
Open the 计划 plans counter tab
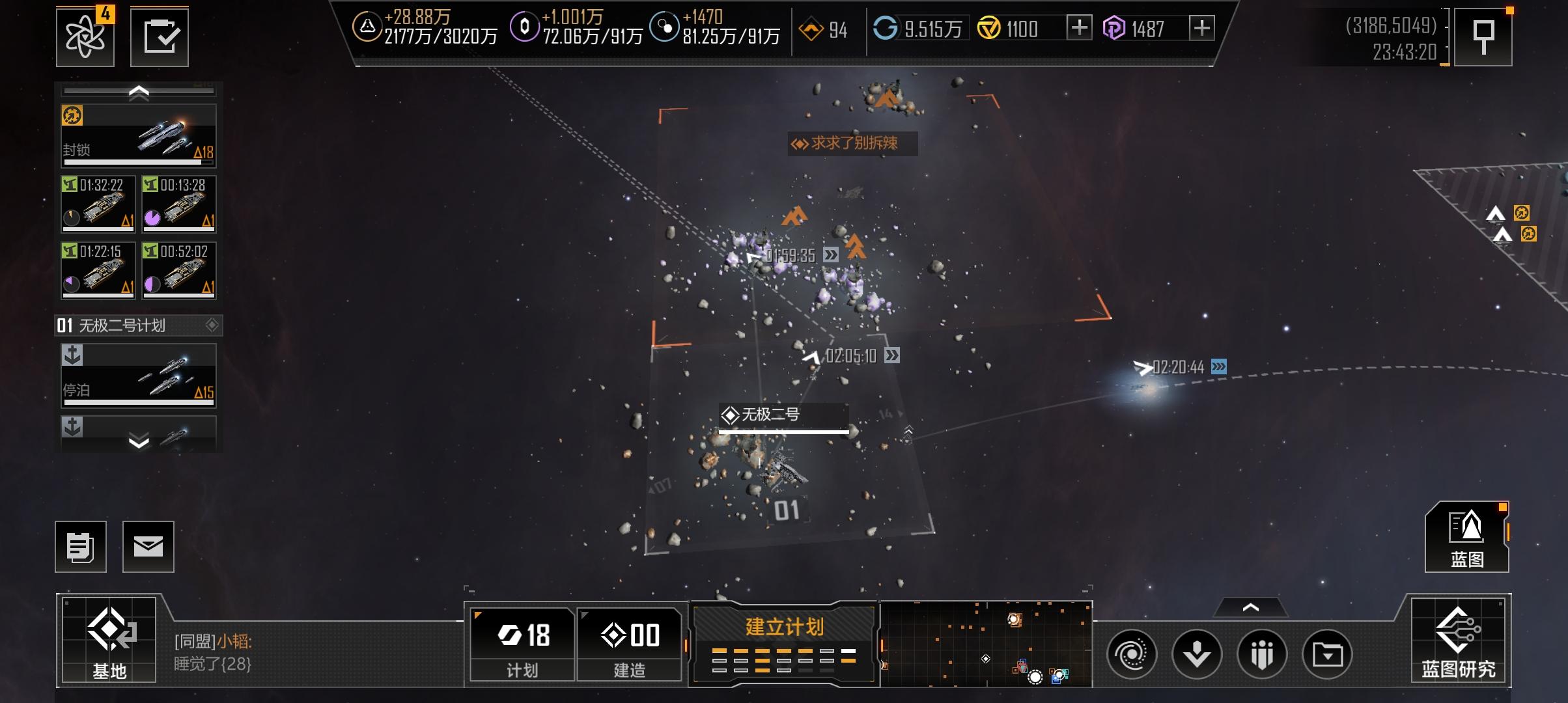pyautogui.click(x=522, y=643)
